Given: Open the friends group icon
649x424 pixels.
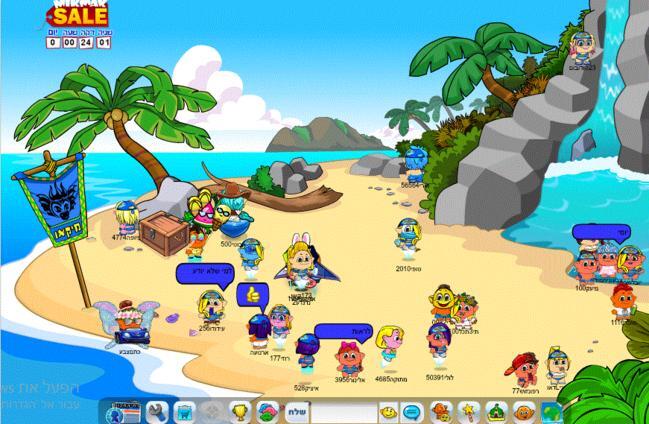Looking at the screenshot, I should click(x=267, y=411).
